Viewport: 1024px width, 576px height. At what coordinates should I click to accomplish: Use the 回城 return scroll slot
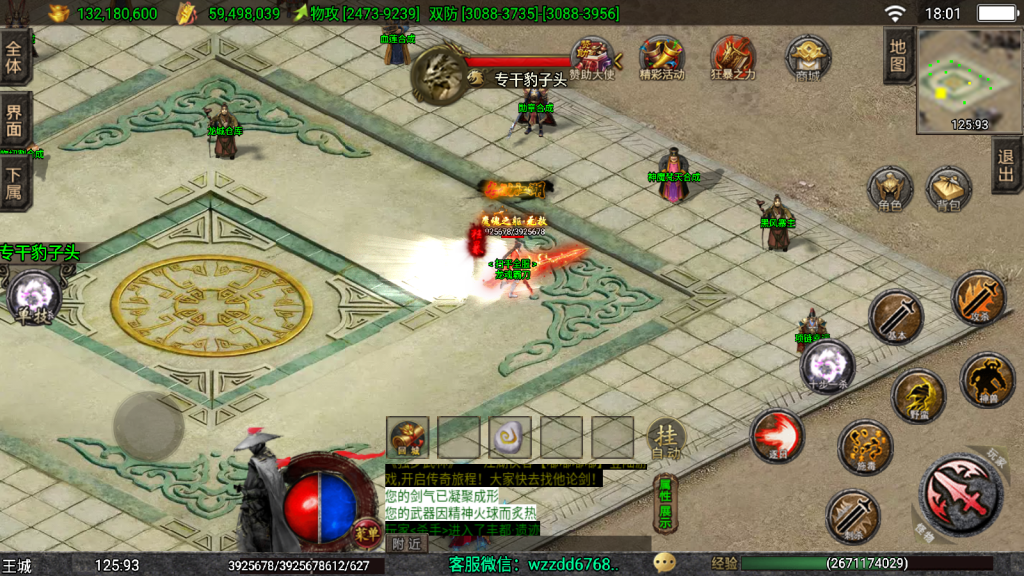point(407,437)
